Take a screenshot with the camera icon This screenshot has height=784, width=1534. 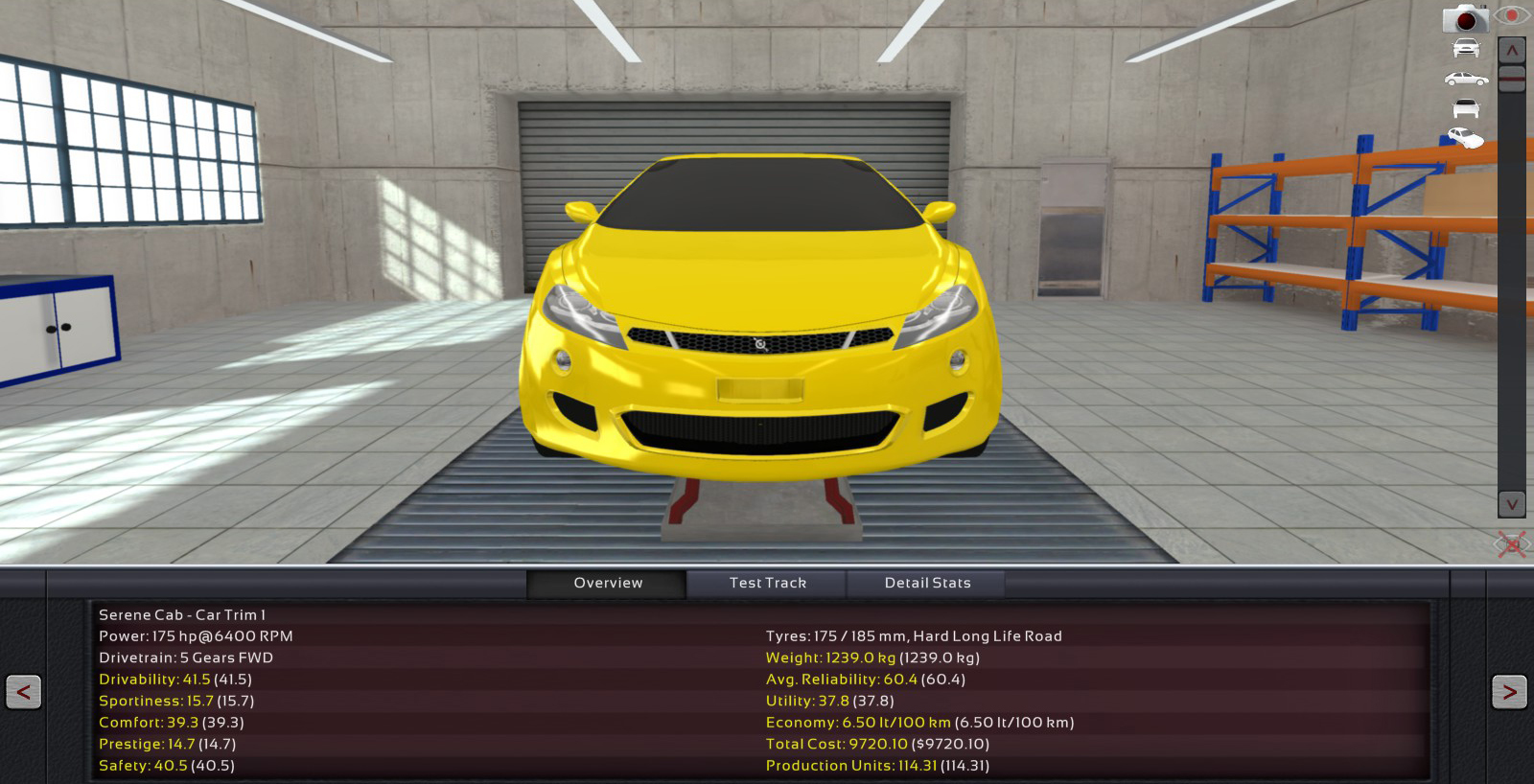point(1465,18)
